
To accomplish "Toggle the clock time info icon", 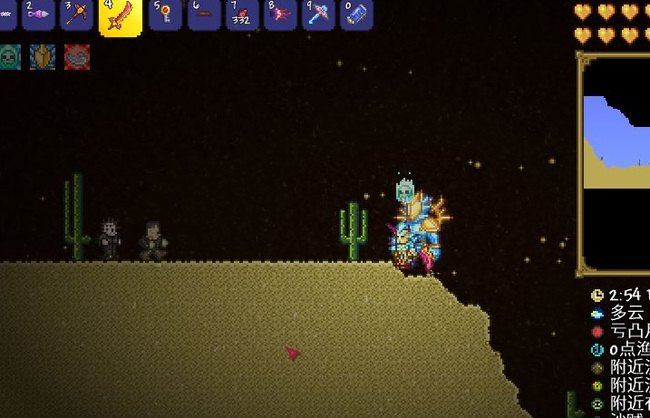I will [x=597, y=295].
